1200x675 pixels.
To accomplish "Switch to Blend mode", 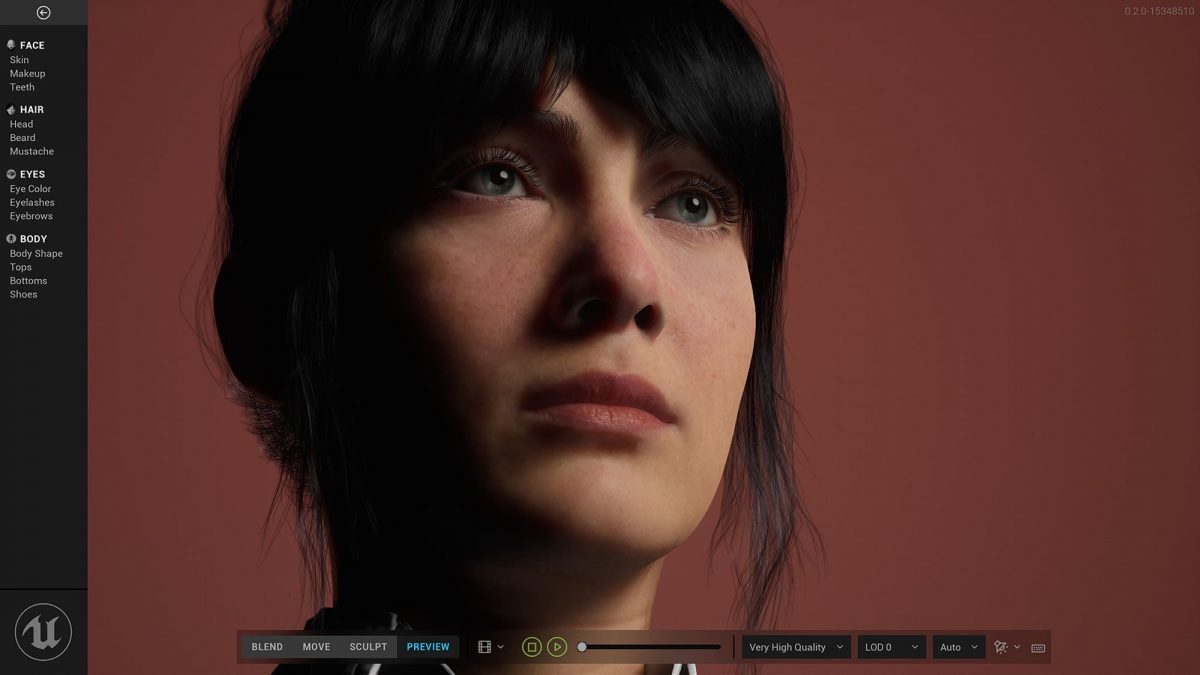I will click(x=267, y=647).
